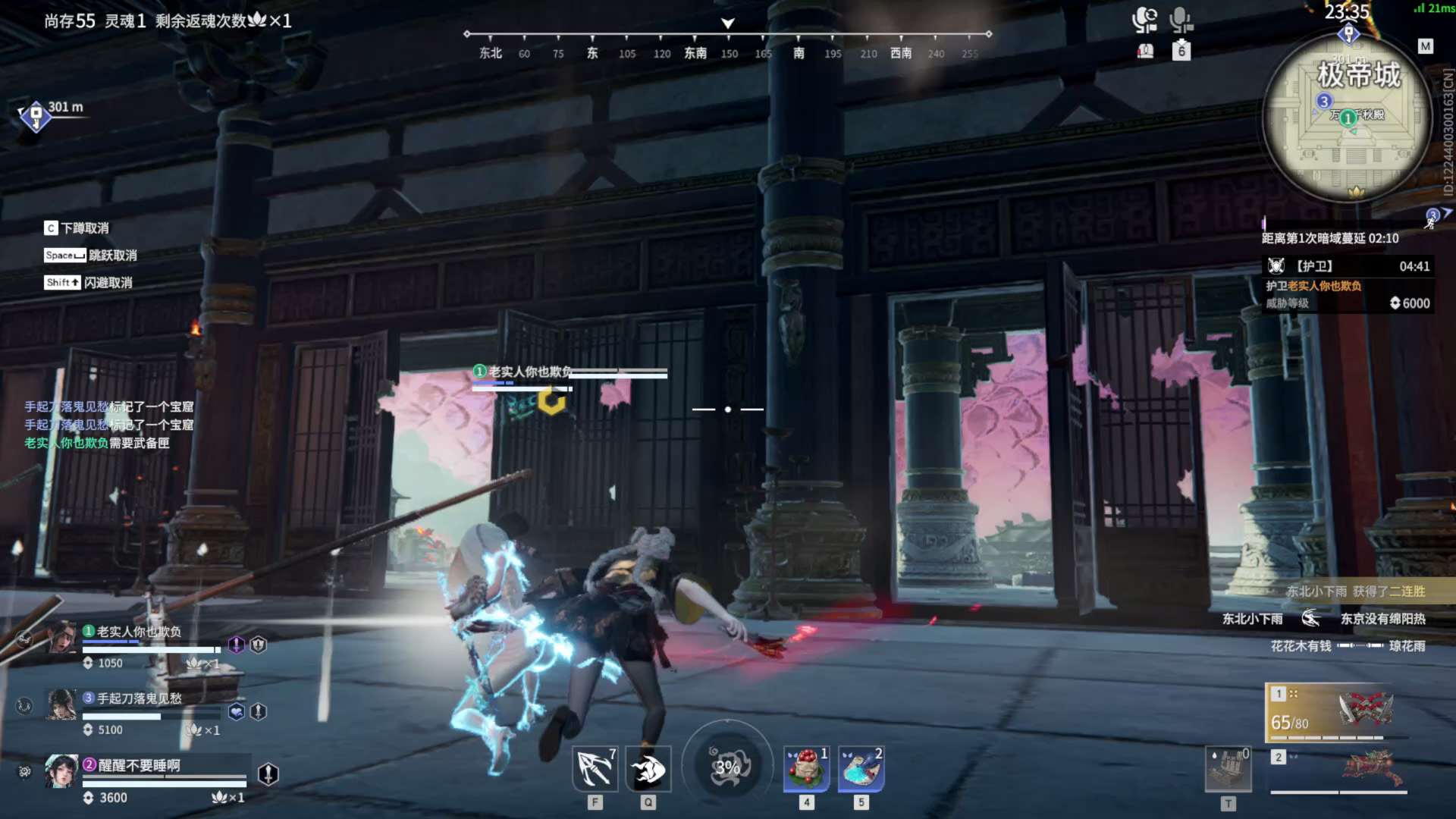The image size is (1456, 819).
Task: Activate the Q skill icon
Action: [648, 769]
